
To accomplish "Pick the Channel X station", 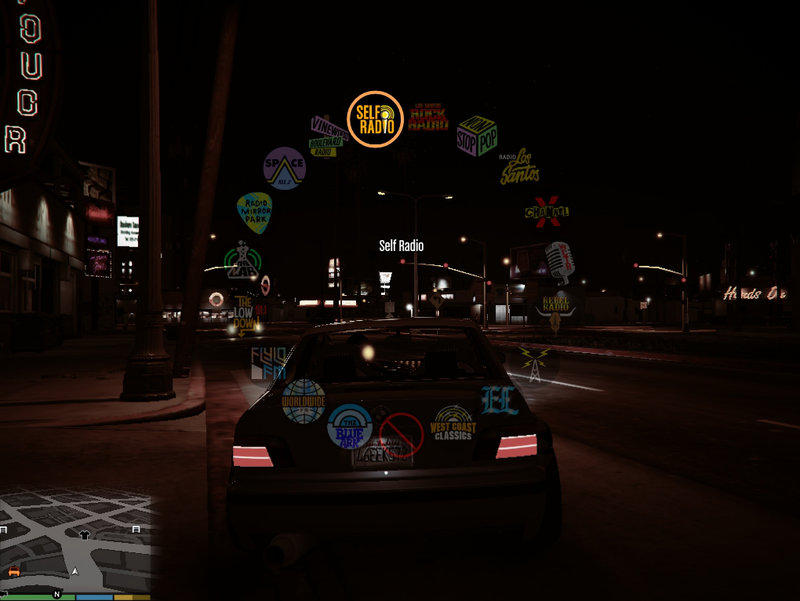I will click(x=547, y=211).
